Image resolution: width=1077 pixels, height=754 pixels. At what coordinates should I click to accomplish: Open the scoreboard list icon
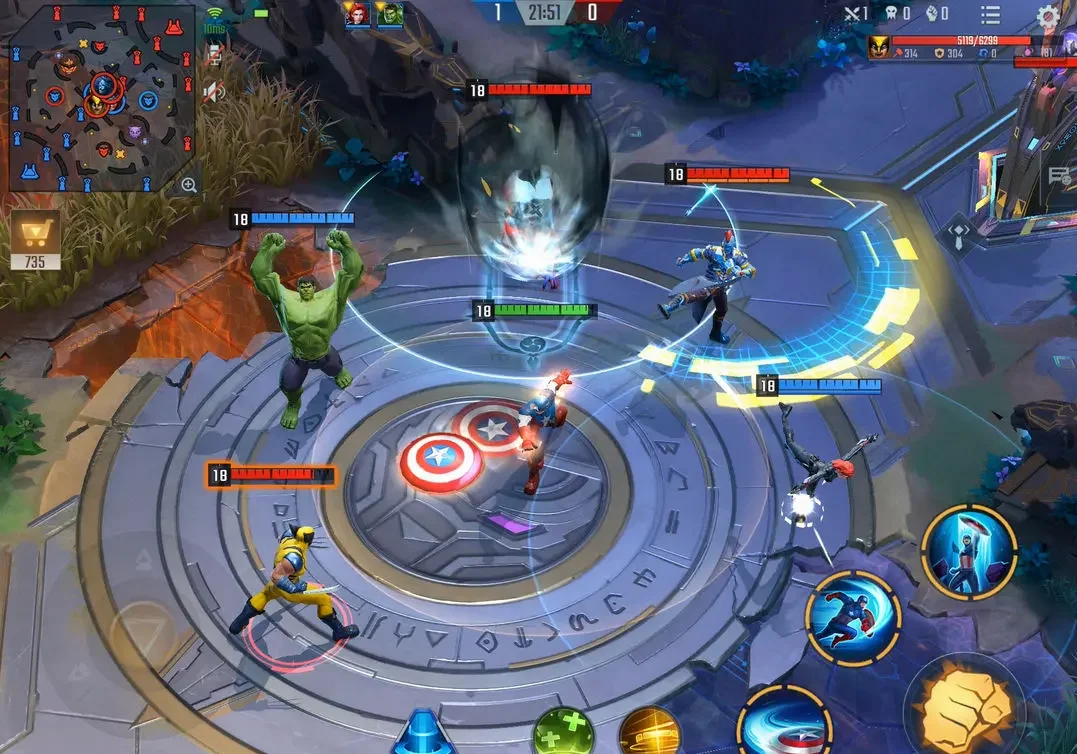click(x=990, y=14)
